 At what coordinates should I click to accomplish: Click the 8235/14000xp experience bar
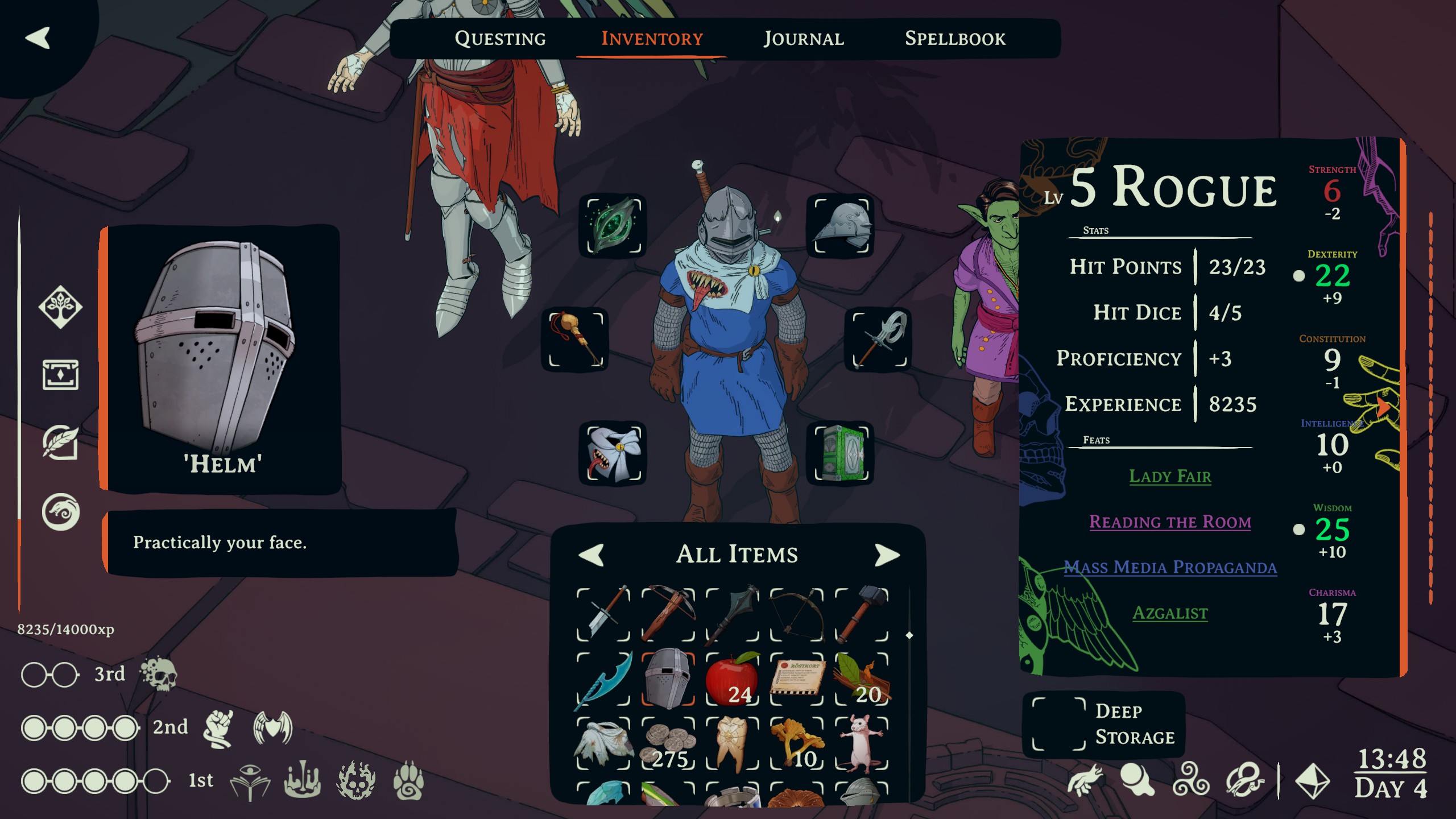(65, 630)
